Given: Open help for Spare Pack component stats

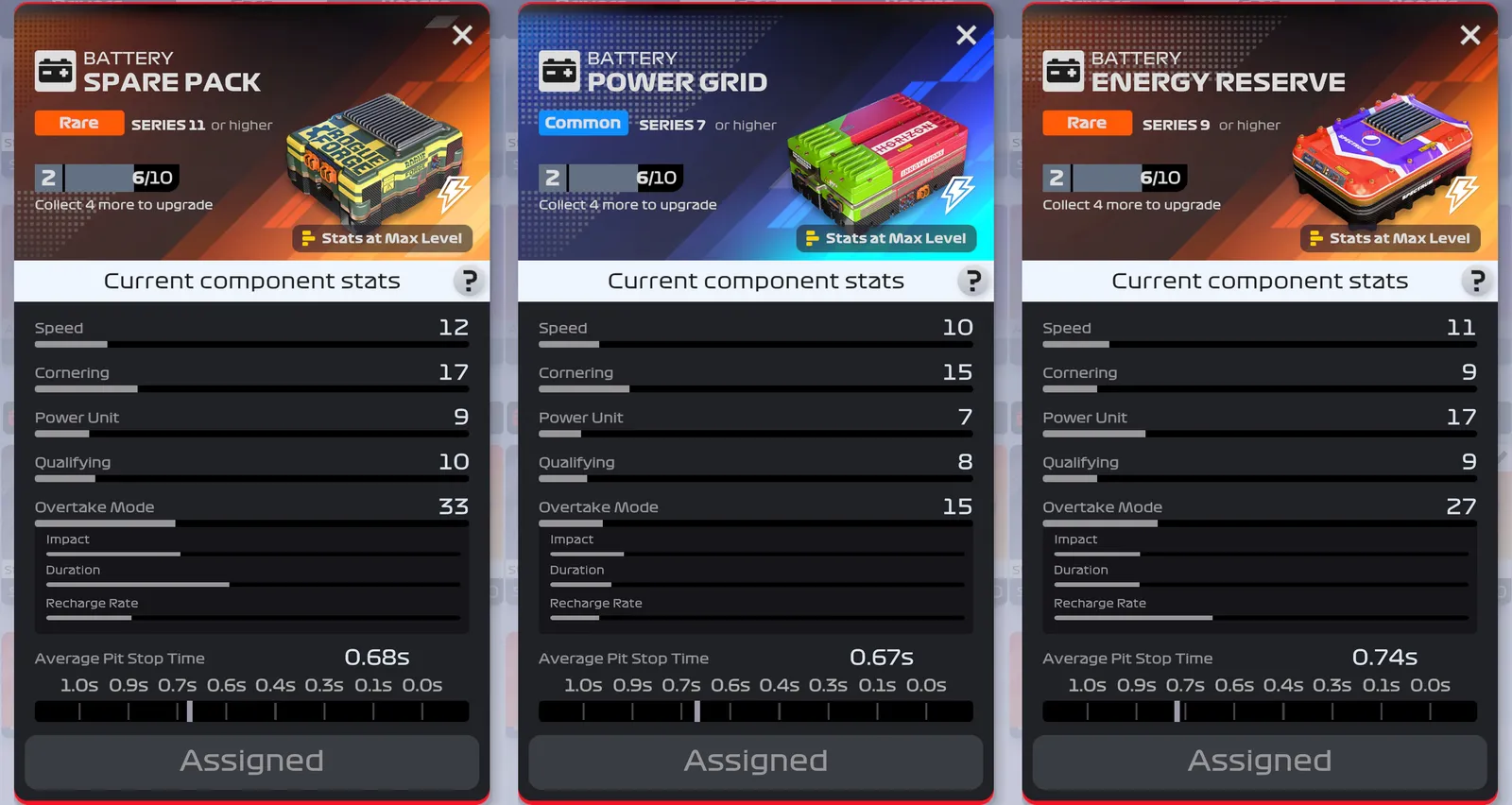Looking at the screenshot, I should tap(468, 281).
